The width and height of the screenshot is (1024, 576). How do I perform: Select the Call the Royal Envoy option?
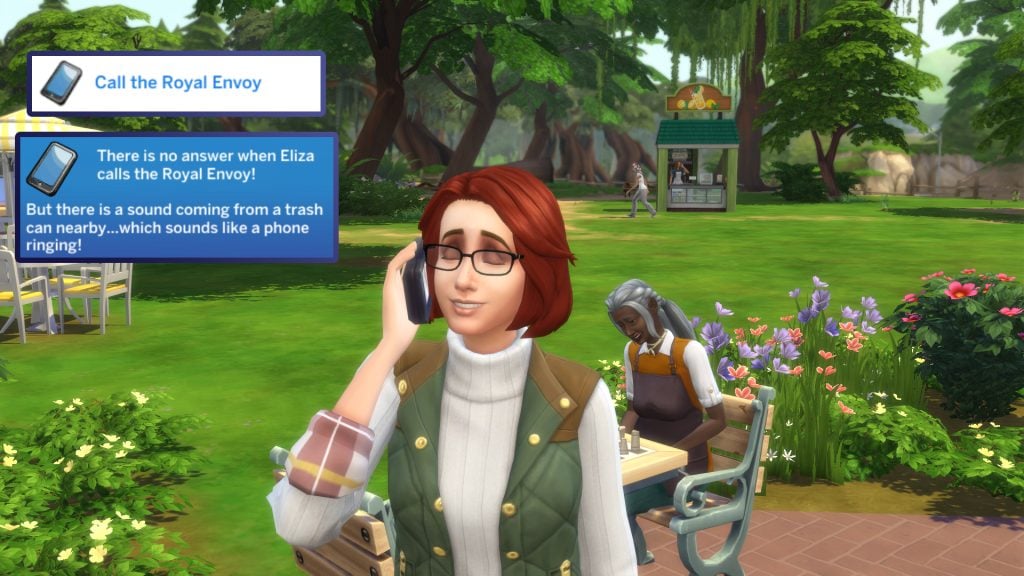(x=177, y=83)
